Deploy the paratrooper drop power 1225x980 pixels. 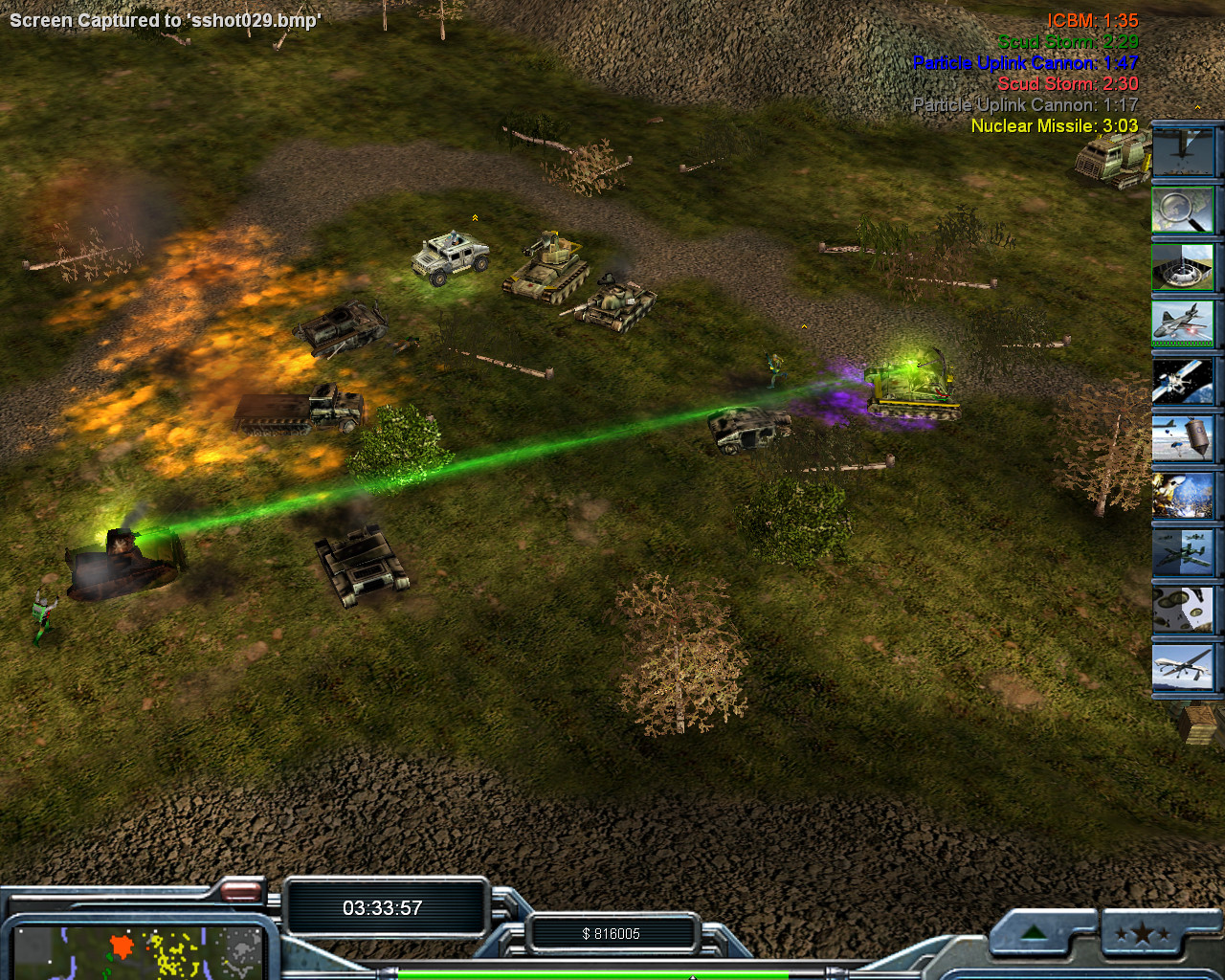pyautogui.click(x=1183, y=609)
